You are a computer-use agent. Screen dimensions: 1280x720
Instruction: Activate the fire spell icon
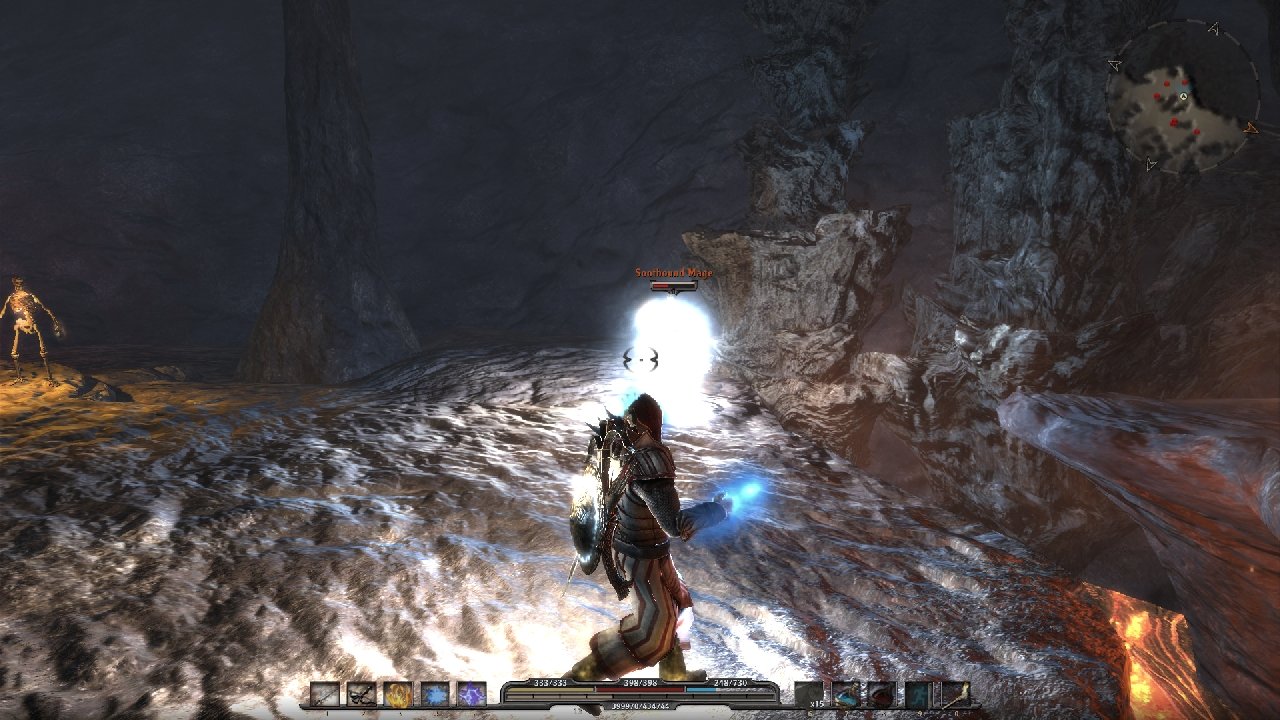(398, 694)
